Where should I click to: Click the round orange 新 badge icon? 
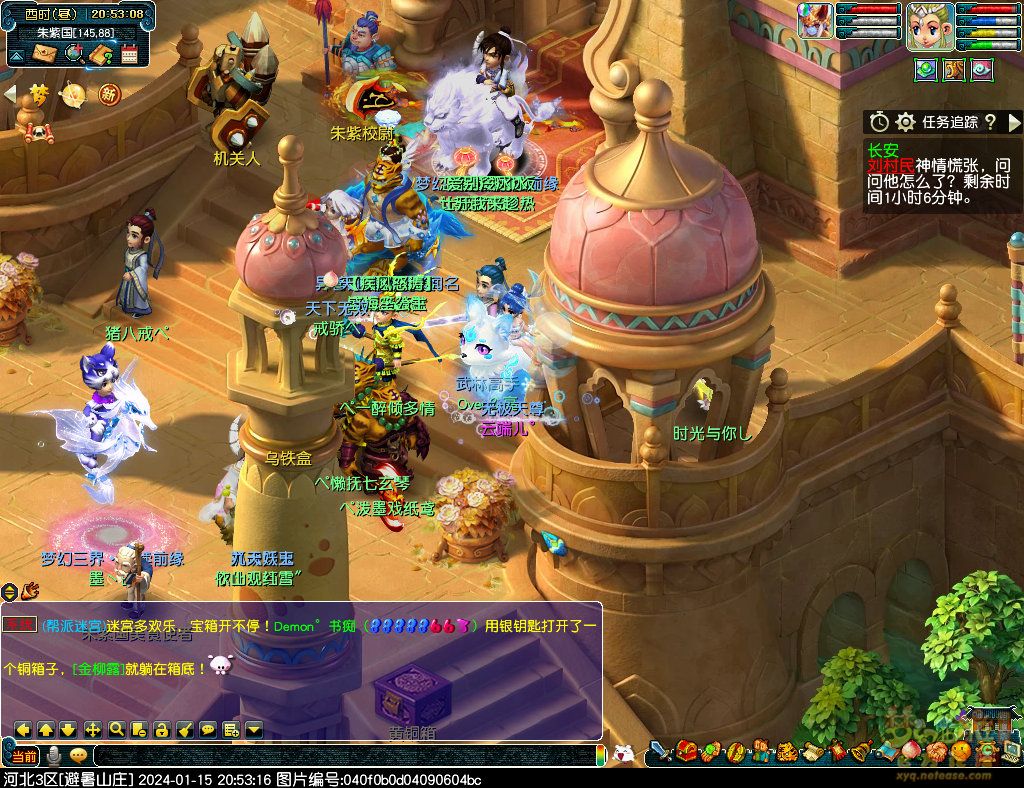click(x=109, y=95)
